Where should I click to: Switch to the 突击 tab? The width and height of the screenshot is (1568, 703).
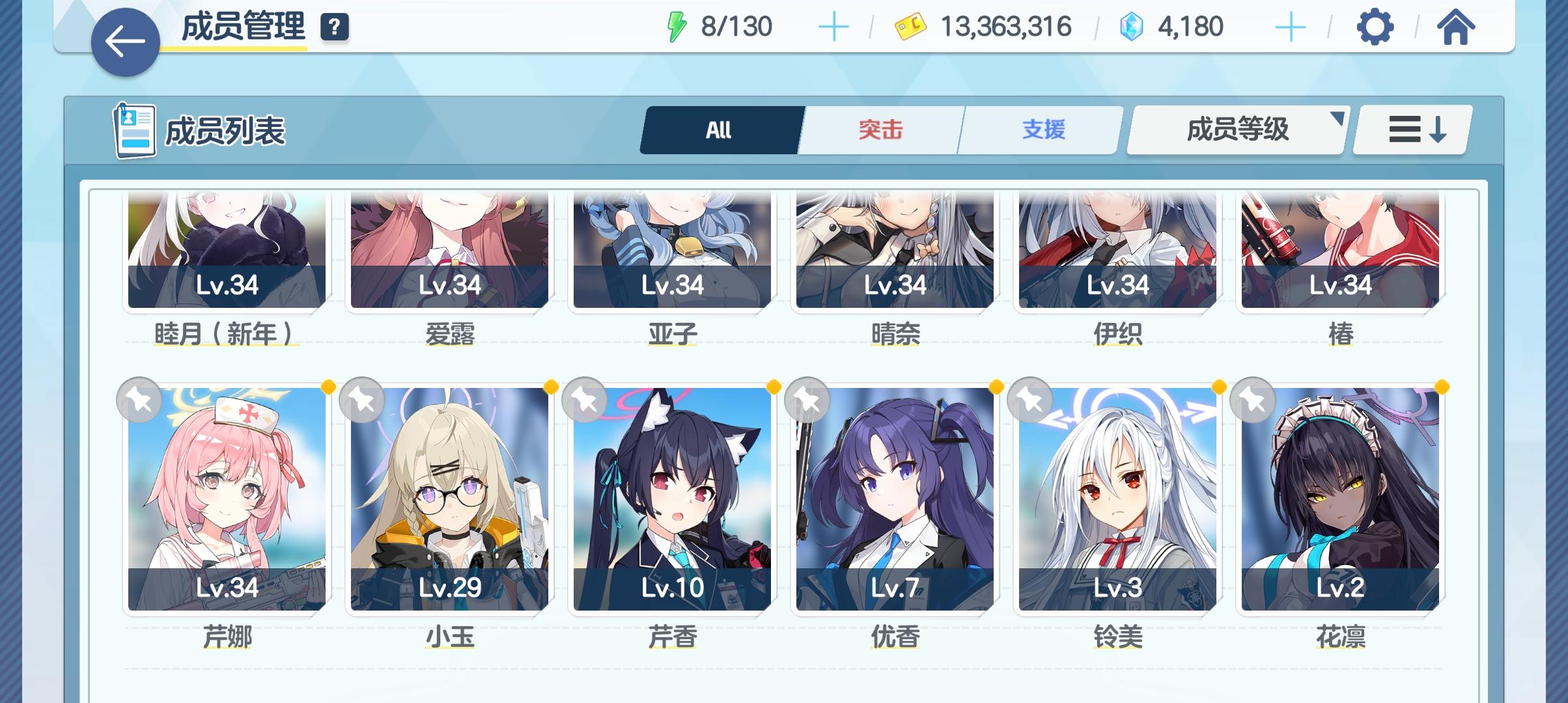(x=880, y=130)
